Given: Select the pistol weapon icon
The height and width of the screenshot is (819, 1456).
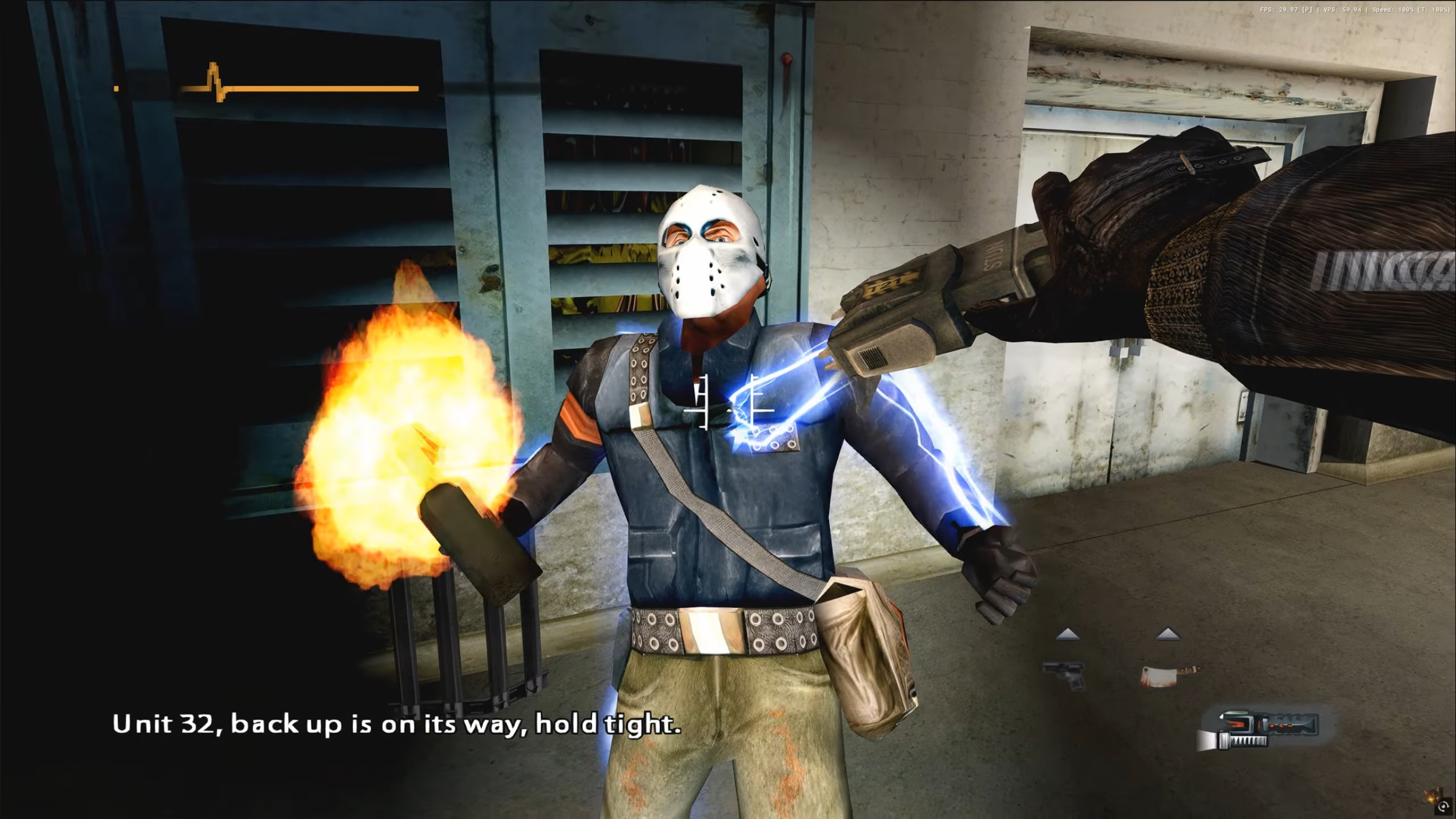Looking at the screenshot, I should click(1064, 675).
